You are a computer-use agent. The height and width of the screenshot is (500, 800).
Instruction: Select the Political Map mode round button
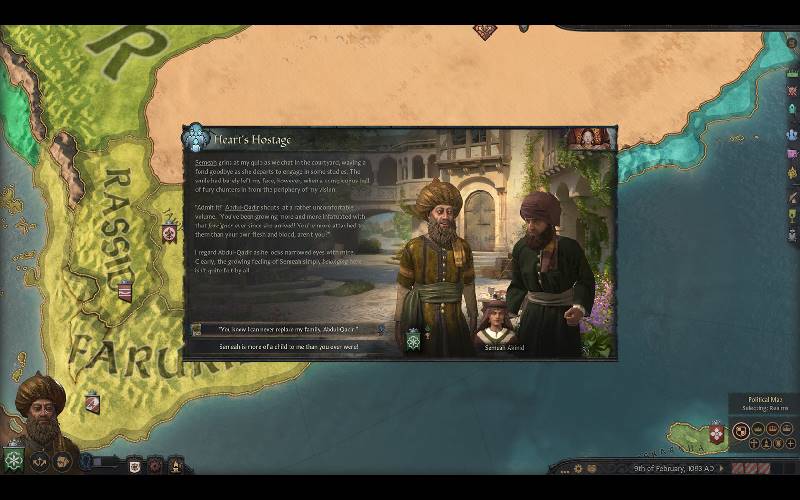click(741, 432)
